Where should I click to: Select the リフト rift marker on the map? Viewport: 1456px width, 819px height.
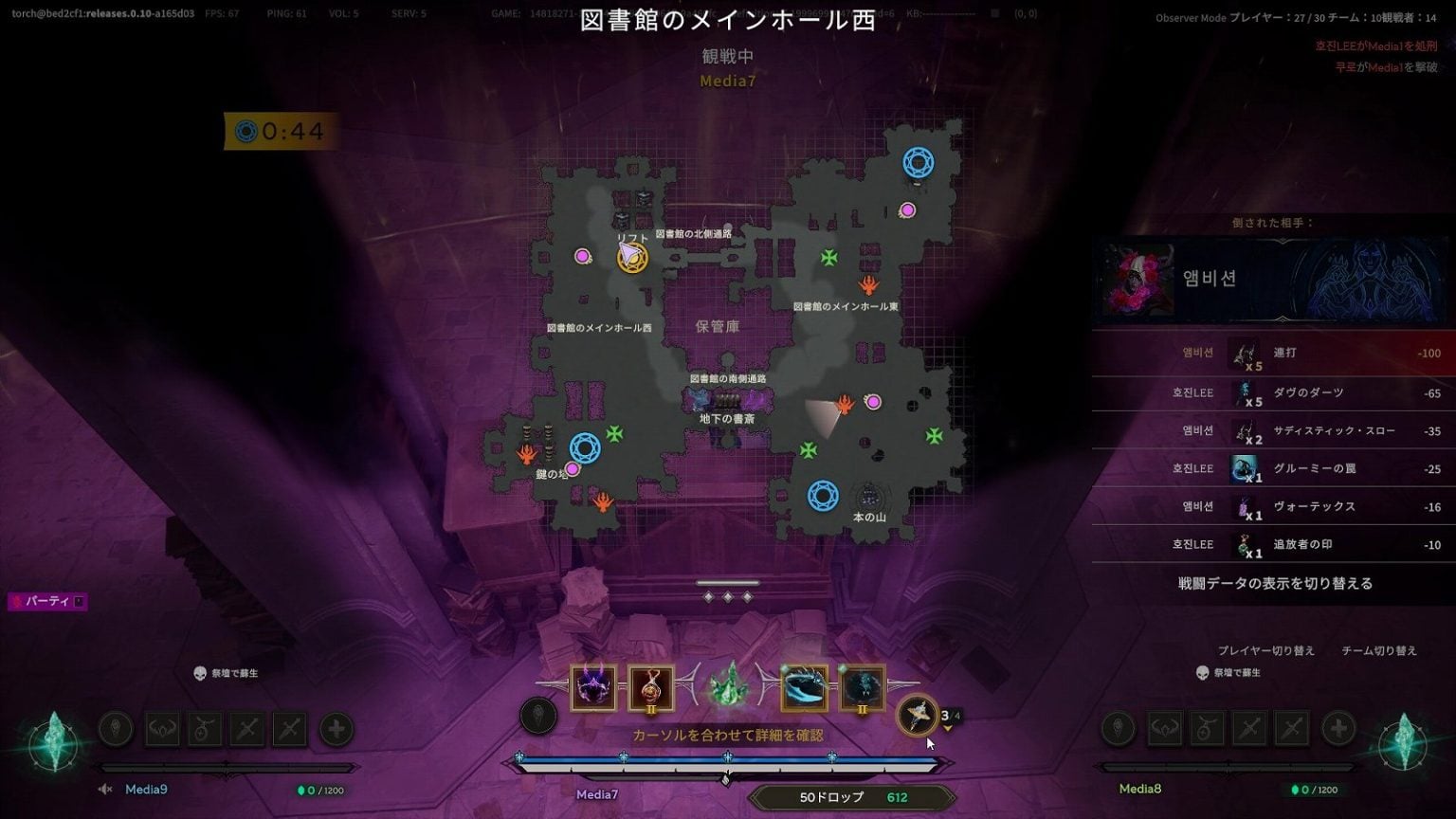(630, 256)
